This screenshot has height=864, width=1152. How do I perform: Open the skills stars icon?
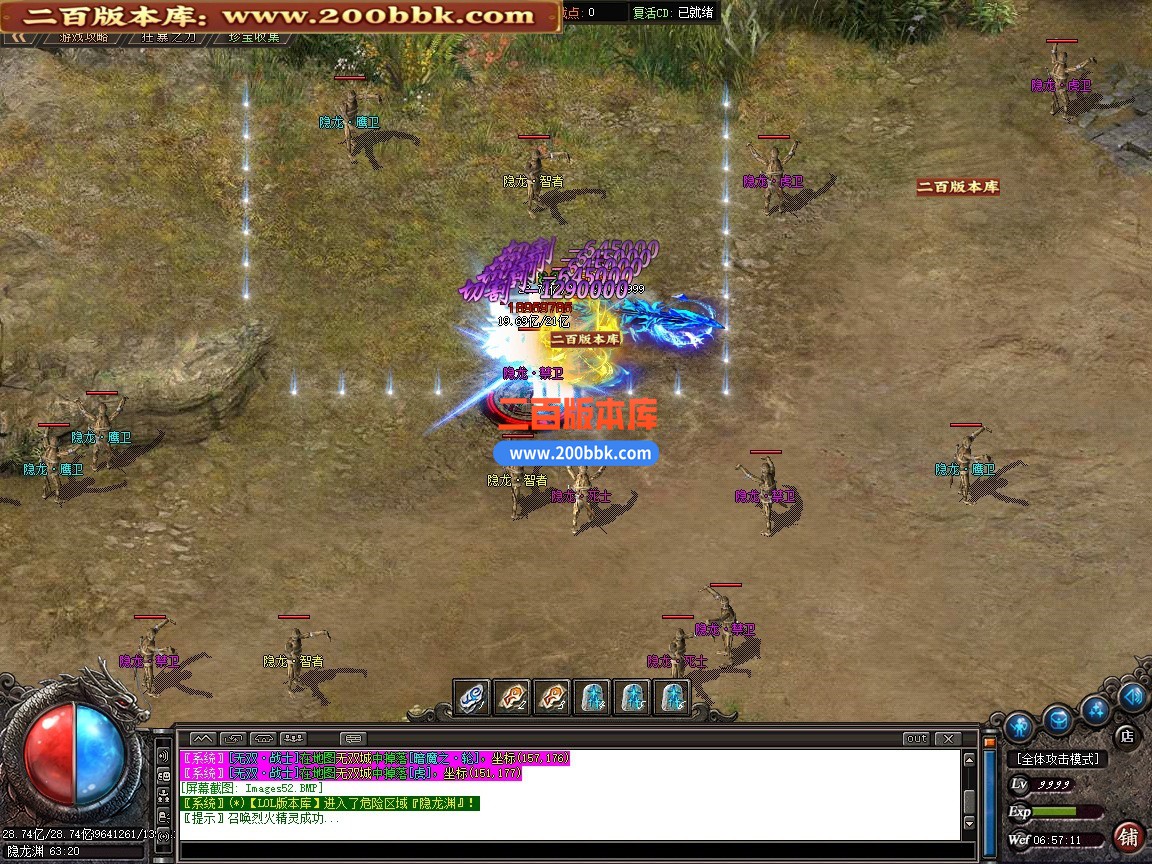1096,710
